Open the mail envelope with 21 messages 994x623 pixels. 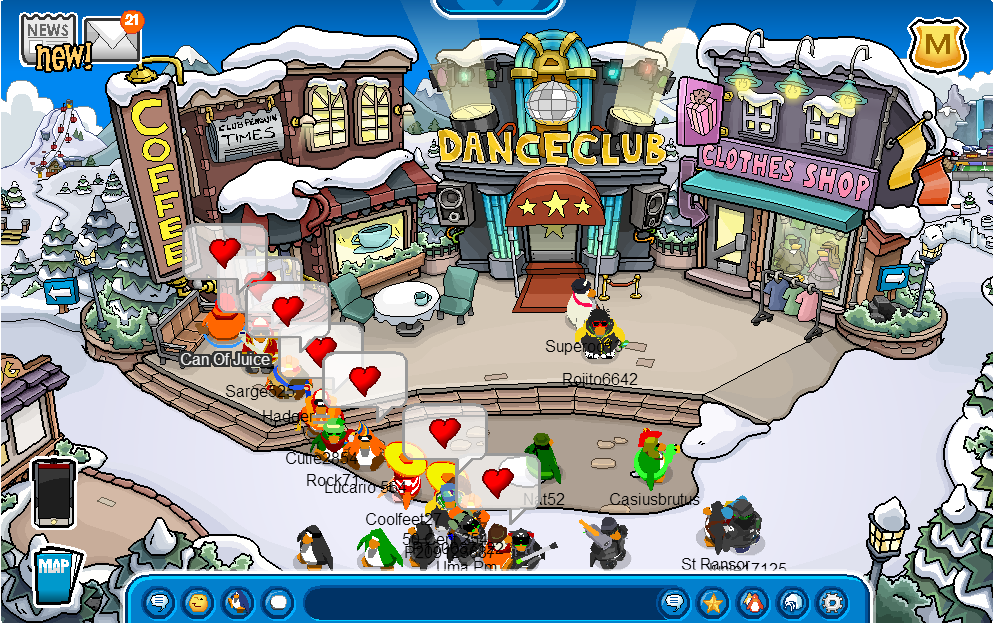(x=112, y=40)
